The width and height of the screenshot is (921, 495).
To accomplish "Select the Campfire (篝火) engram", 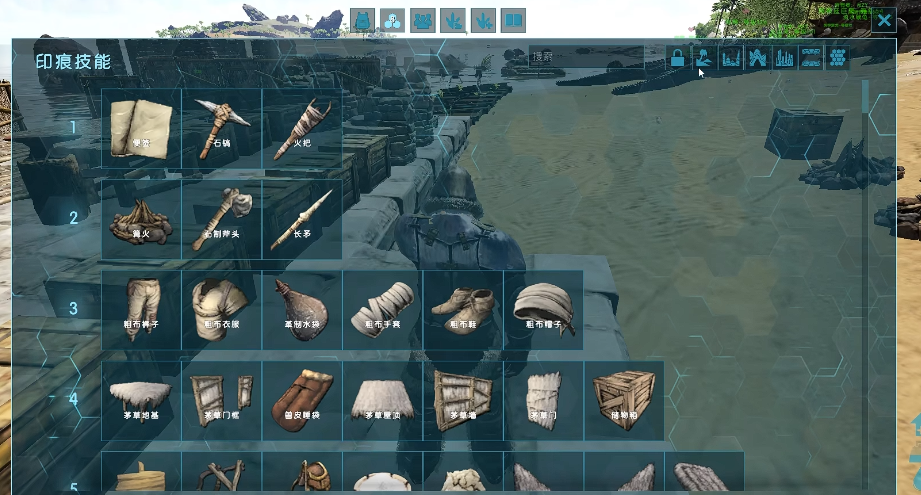I will click(141, 218).
